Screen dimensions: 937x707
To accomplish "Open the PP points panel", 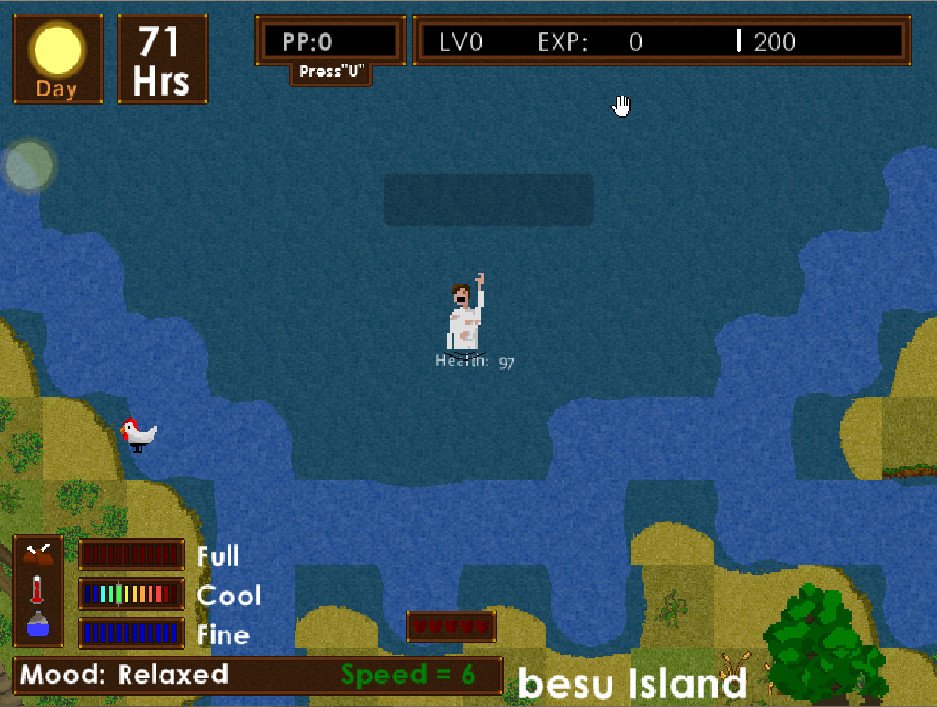I will [330, 41].
